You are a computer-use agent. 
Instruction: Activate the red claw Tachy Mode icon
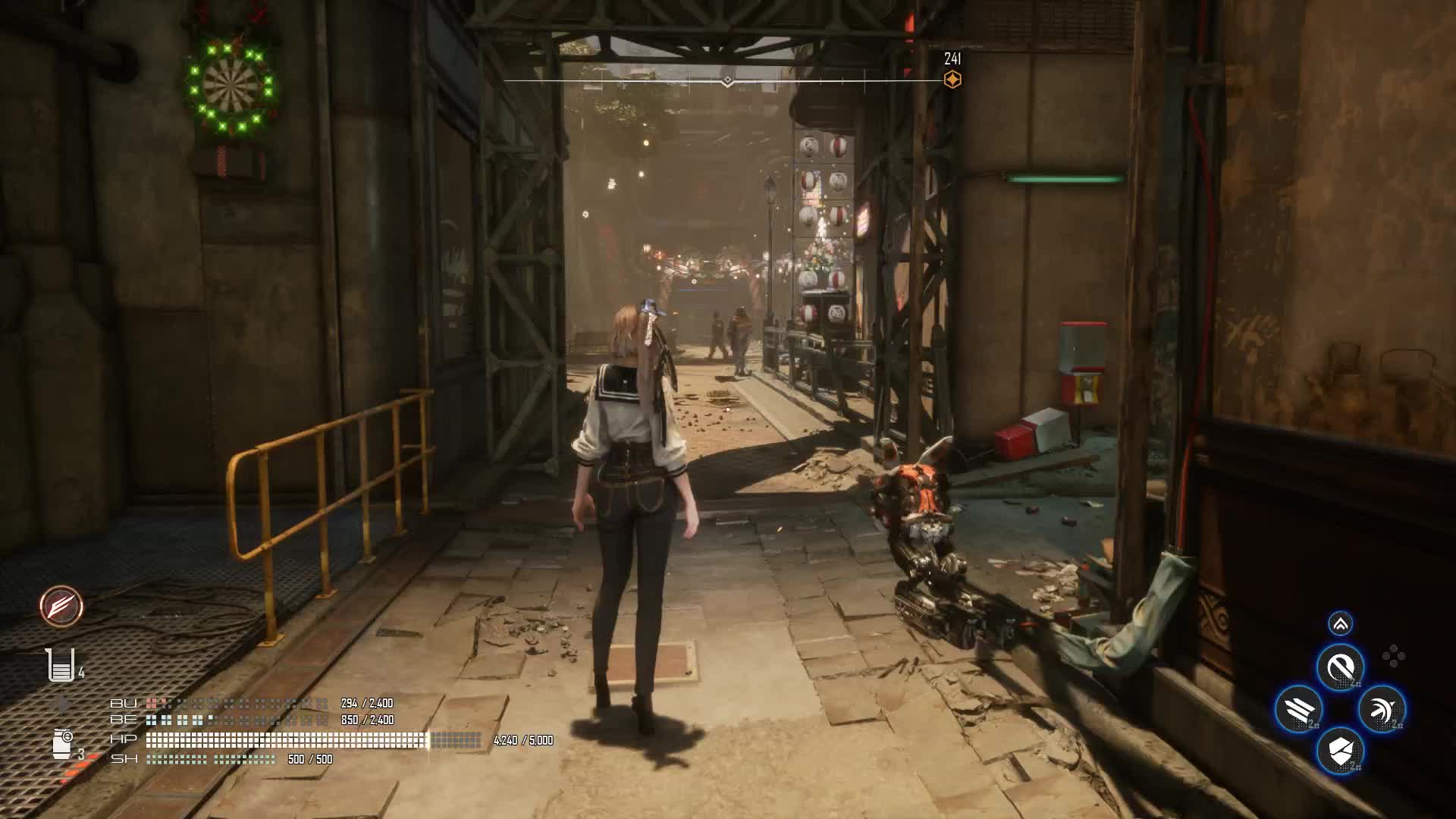61,607
